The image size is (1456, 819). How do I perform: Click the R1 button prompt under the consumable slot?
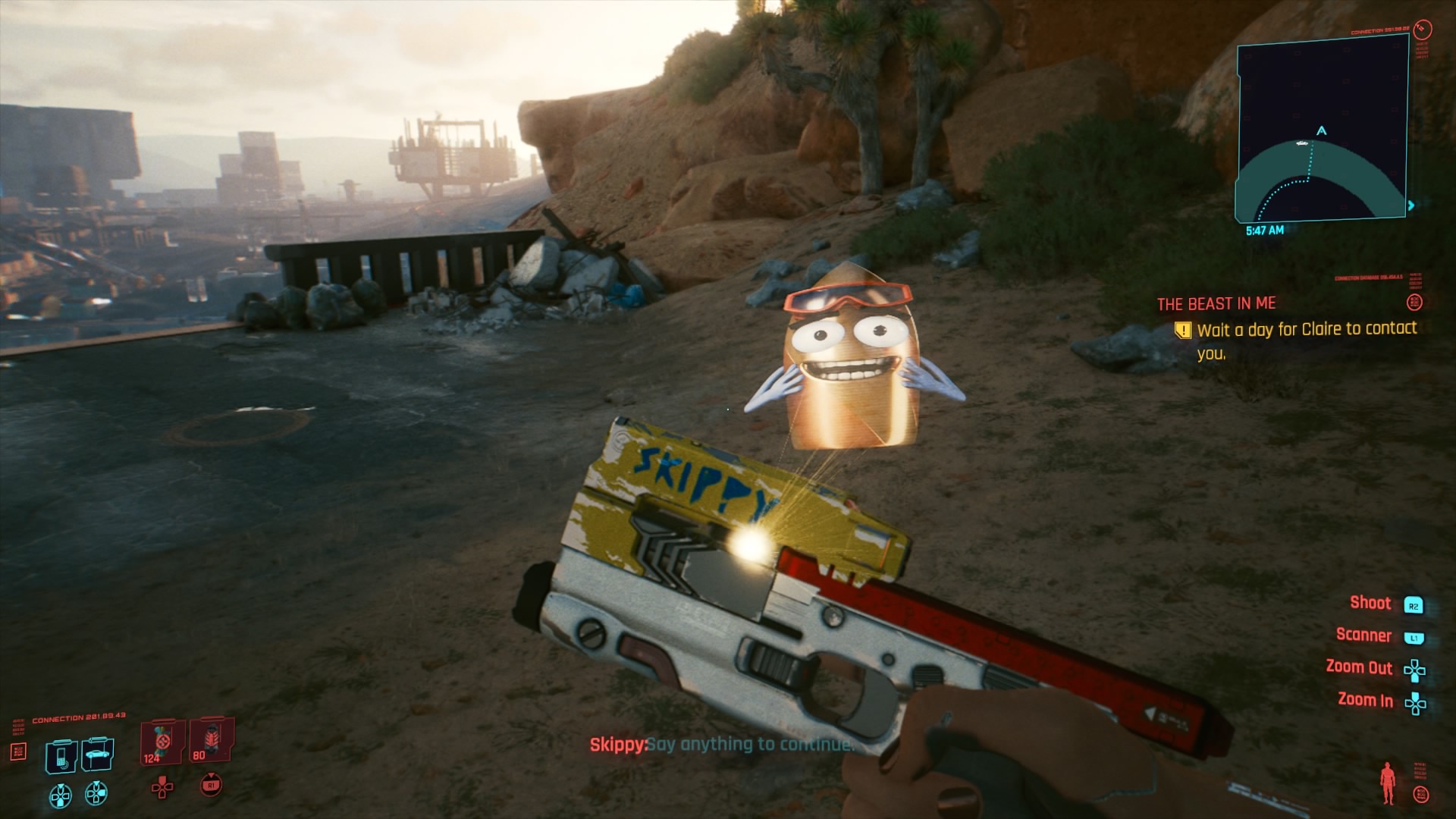pyautogui.click(x=211, y=786)
